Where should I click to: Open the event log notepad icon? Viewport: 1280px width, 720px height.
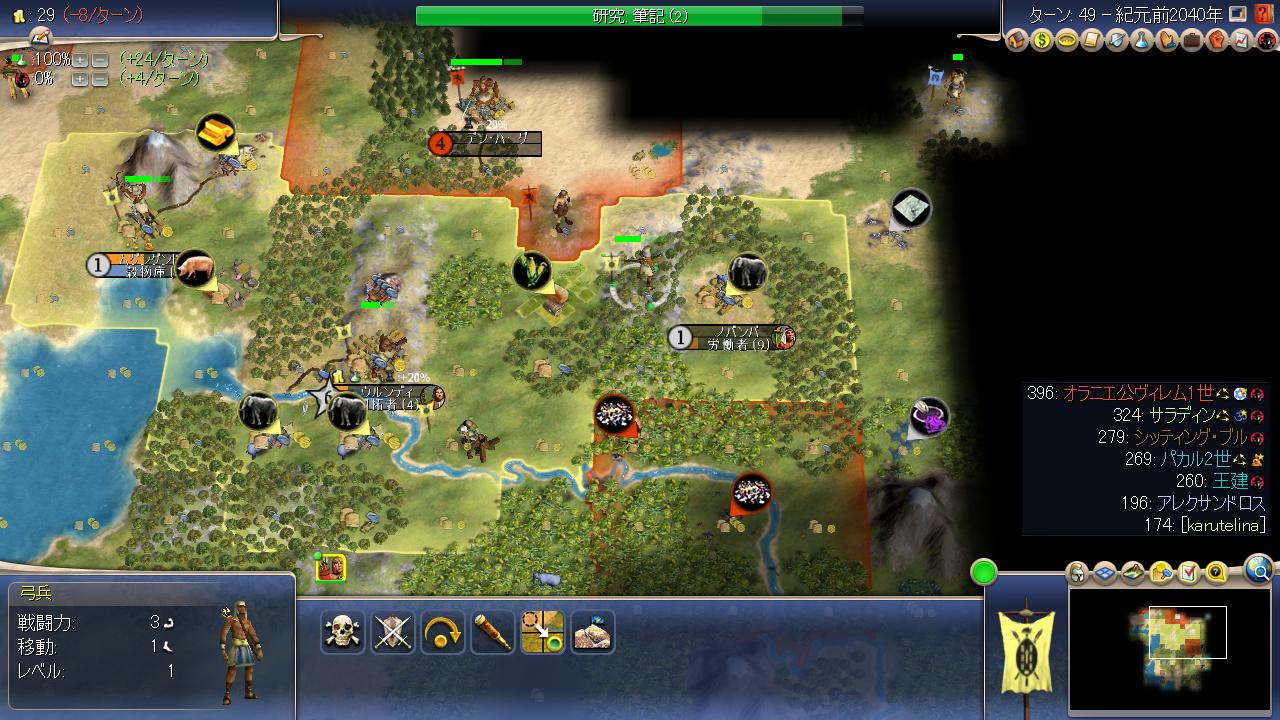pos(40,36)
